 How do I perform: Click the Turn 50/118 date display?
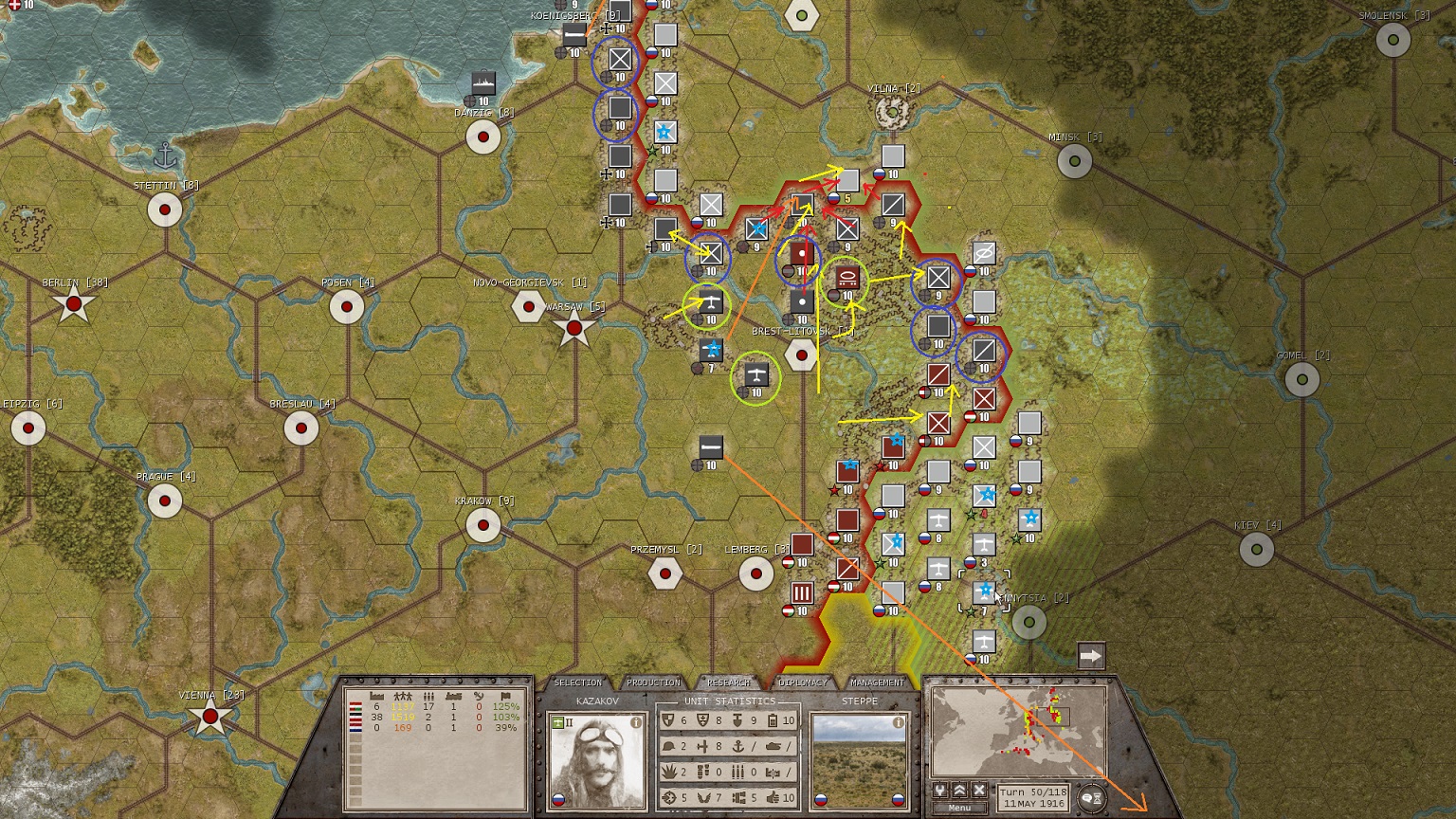[1034, 797]
